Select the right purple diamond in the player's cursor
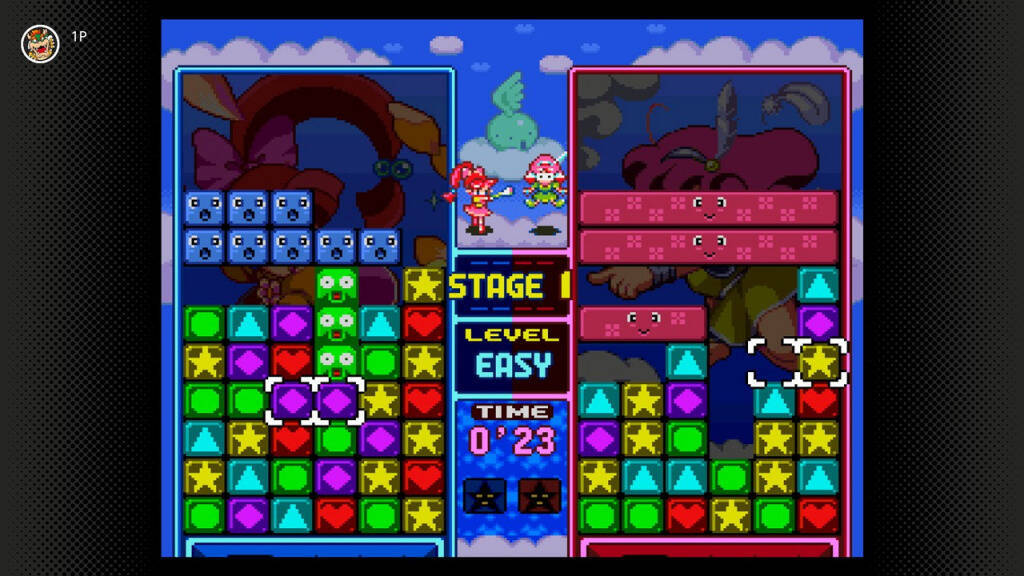 tap(337, 401)
